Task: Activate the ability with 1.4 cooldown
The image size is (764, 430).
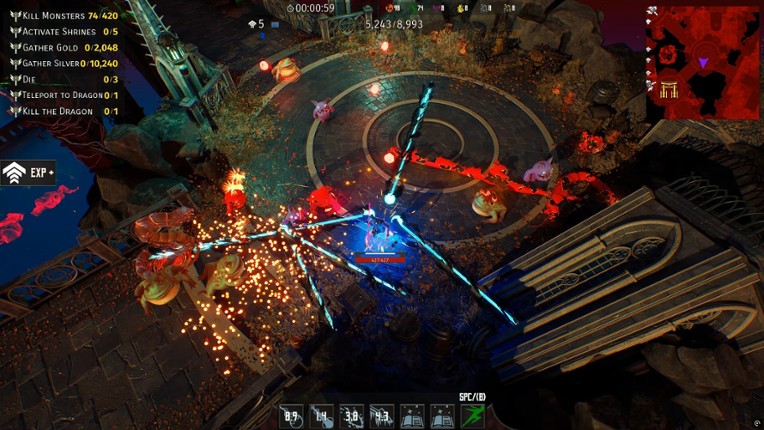Action: point(321,416)
